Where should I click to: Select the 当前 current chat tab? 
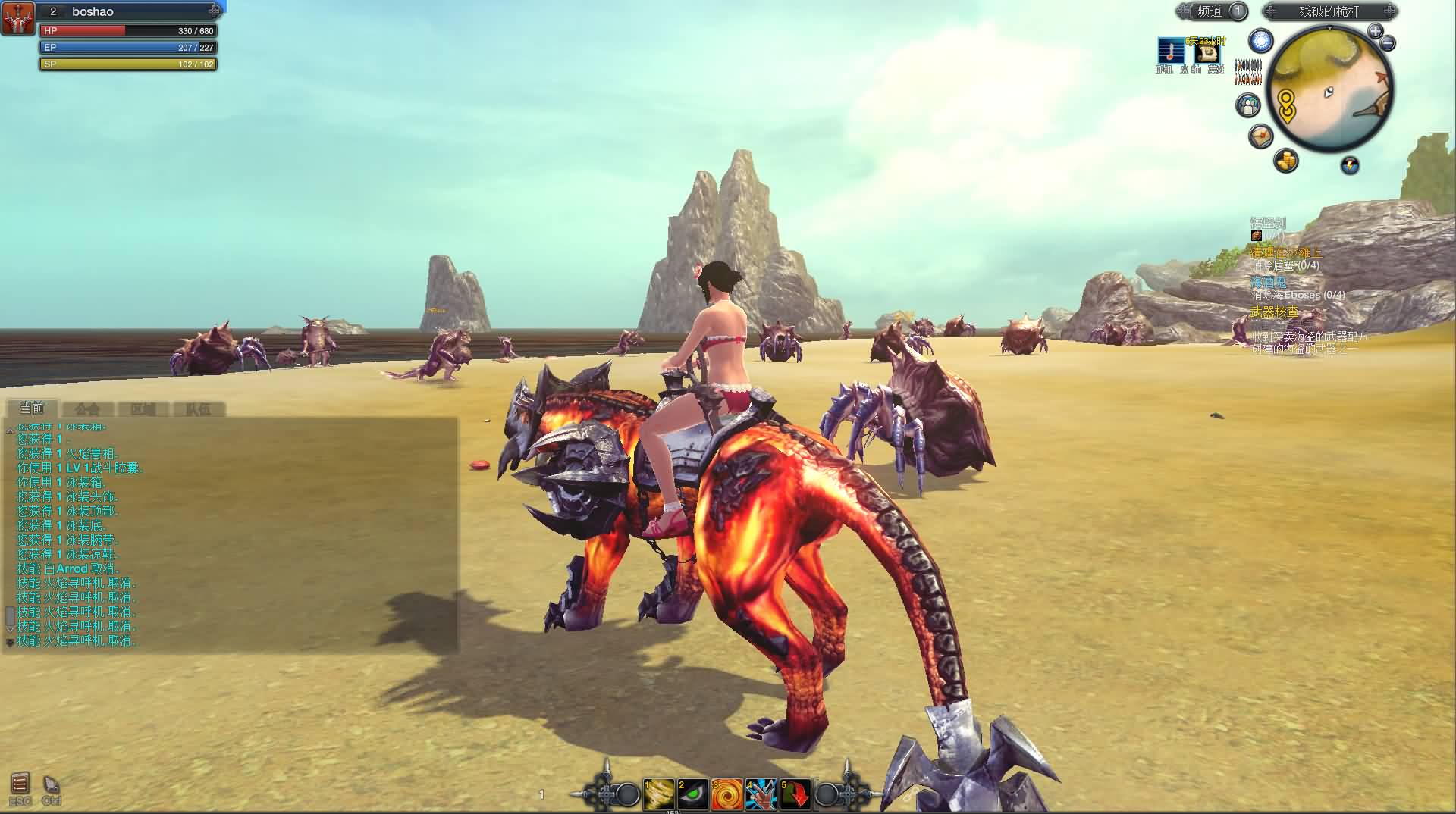32,409
